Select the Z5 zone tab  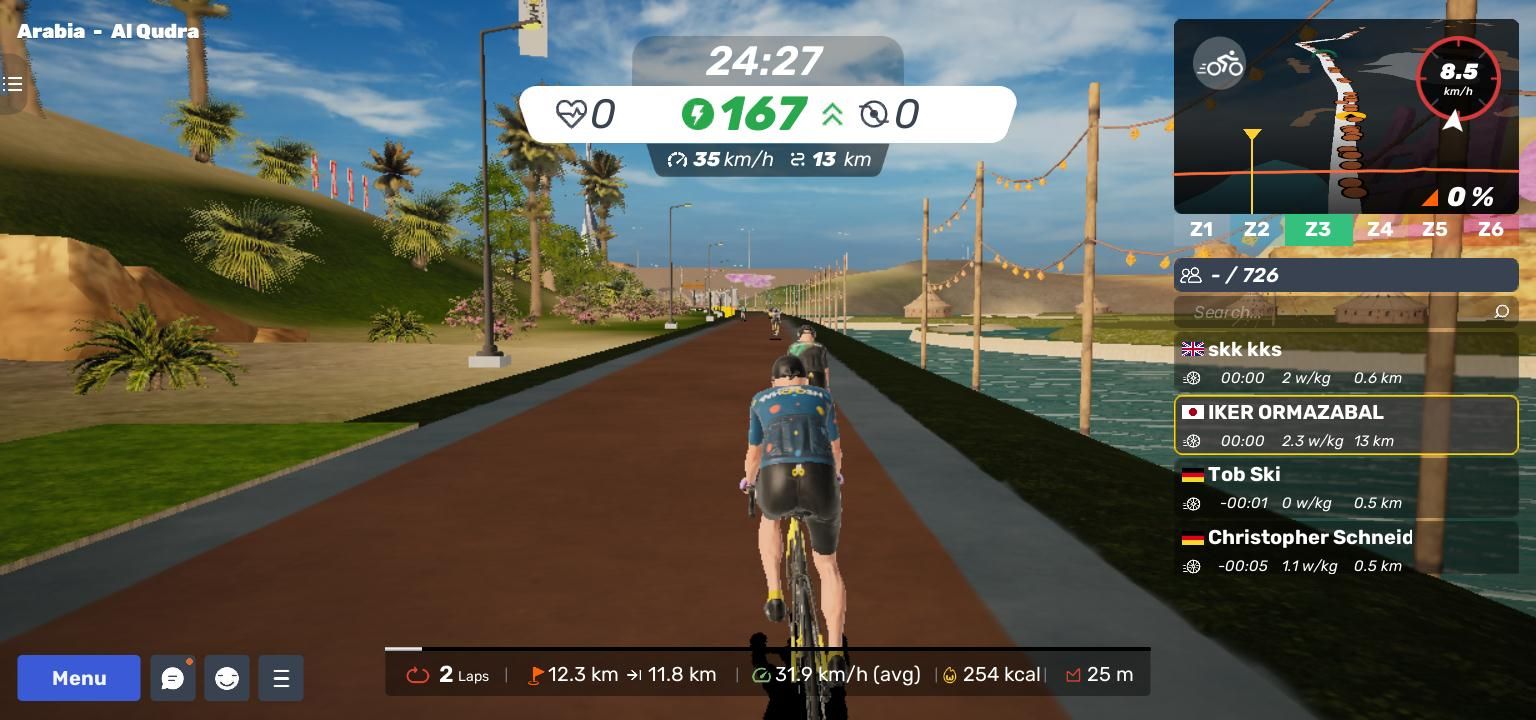pyautogui.click(x=1435, y=230)
